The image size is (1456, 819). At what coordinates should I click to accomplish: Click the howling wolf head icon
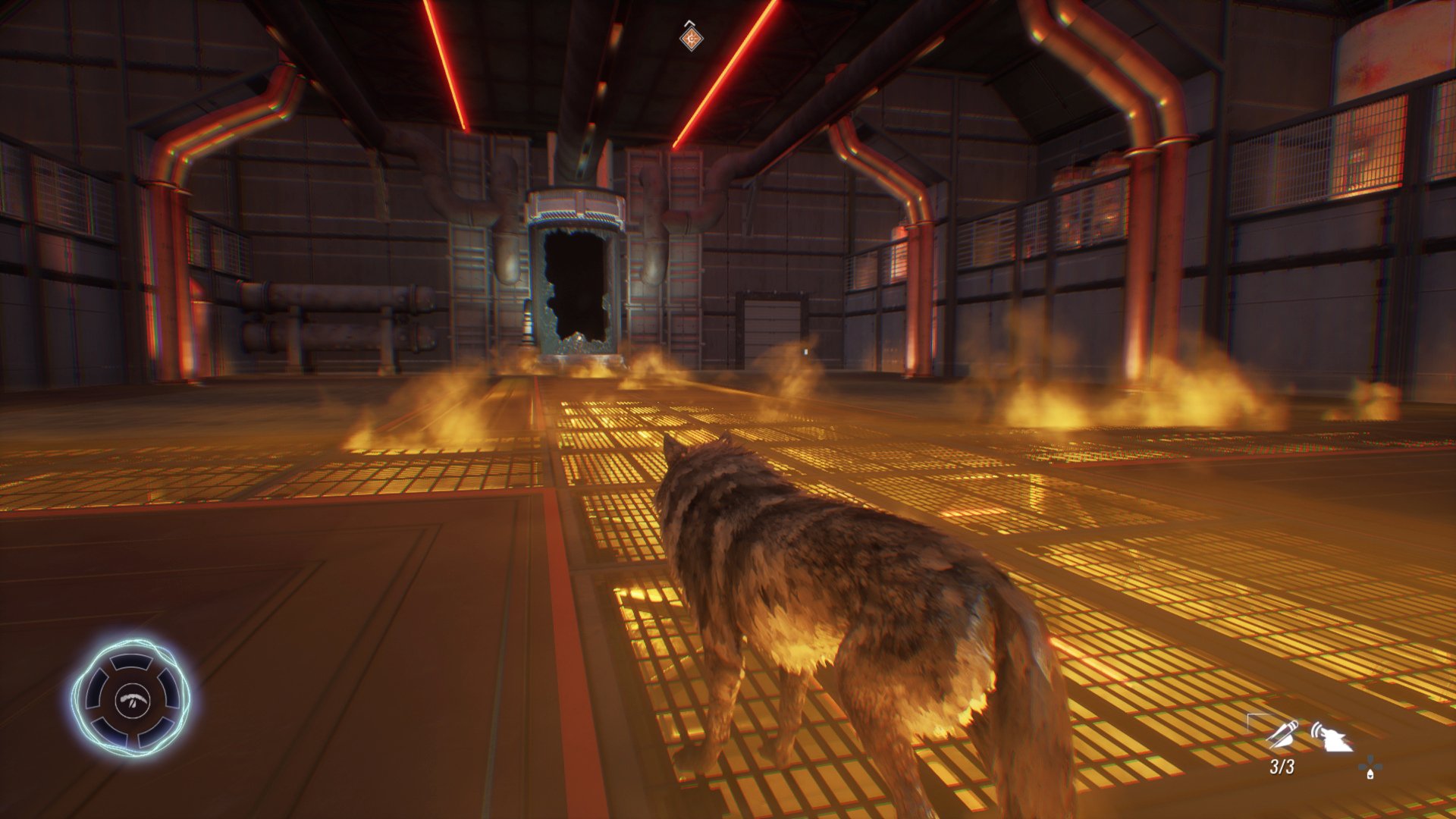coord(1335,739)
